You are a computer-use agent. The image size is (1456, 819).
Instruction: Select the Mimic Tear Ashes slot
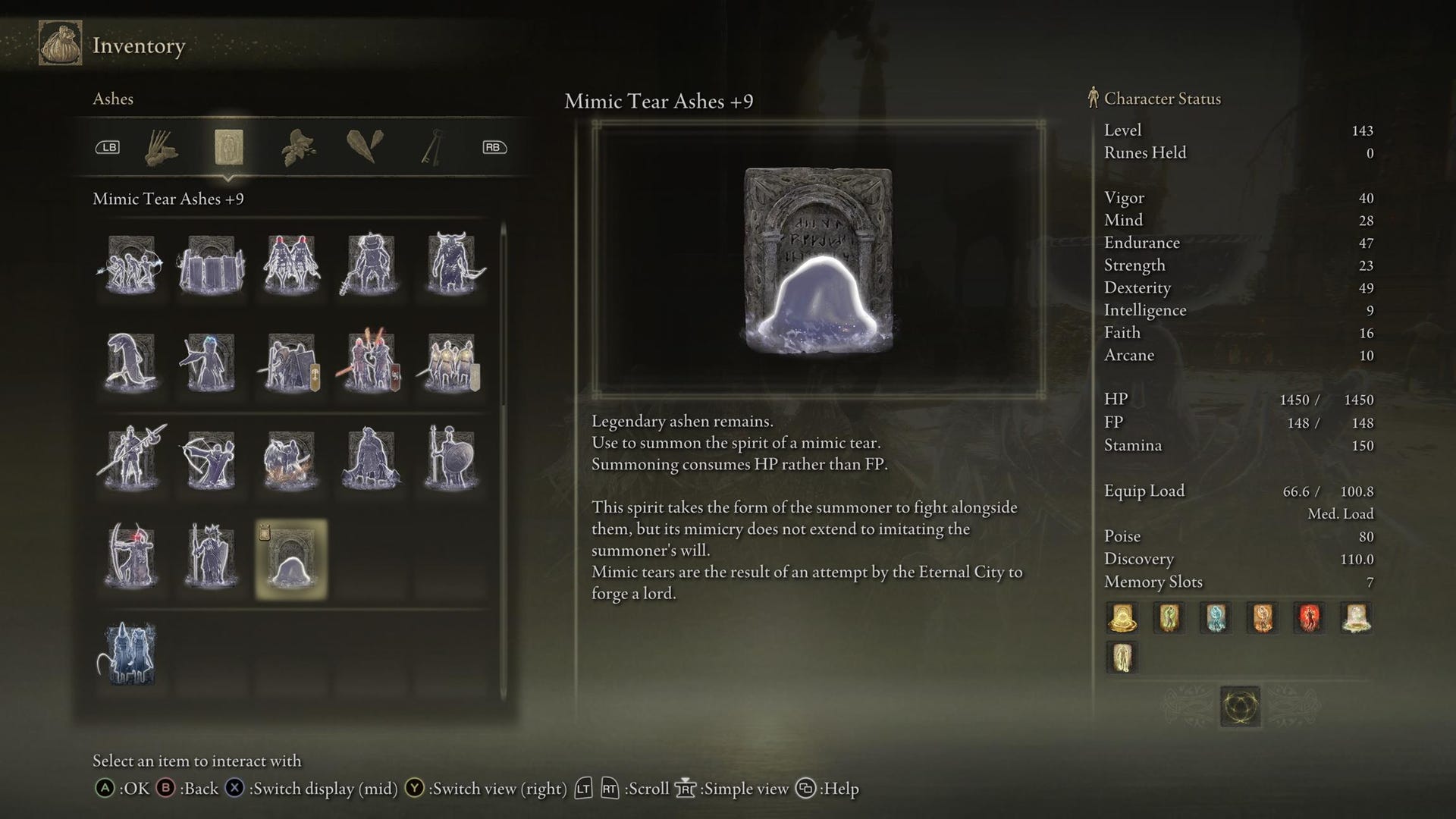[x=291, y=559]
